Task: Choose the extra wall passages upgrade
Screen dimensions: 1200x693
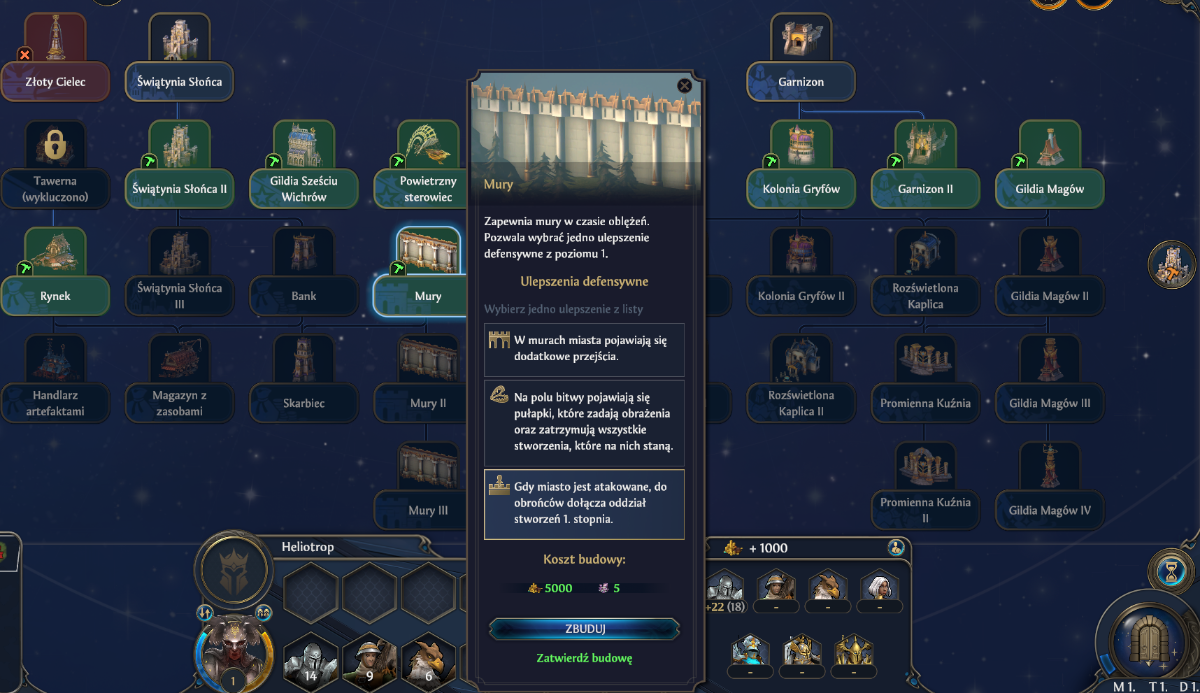Action: pos(584,349)
